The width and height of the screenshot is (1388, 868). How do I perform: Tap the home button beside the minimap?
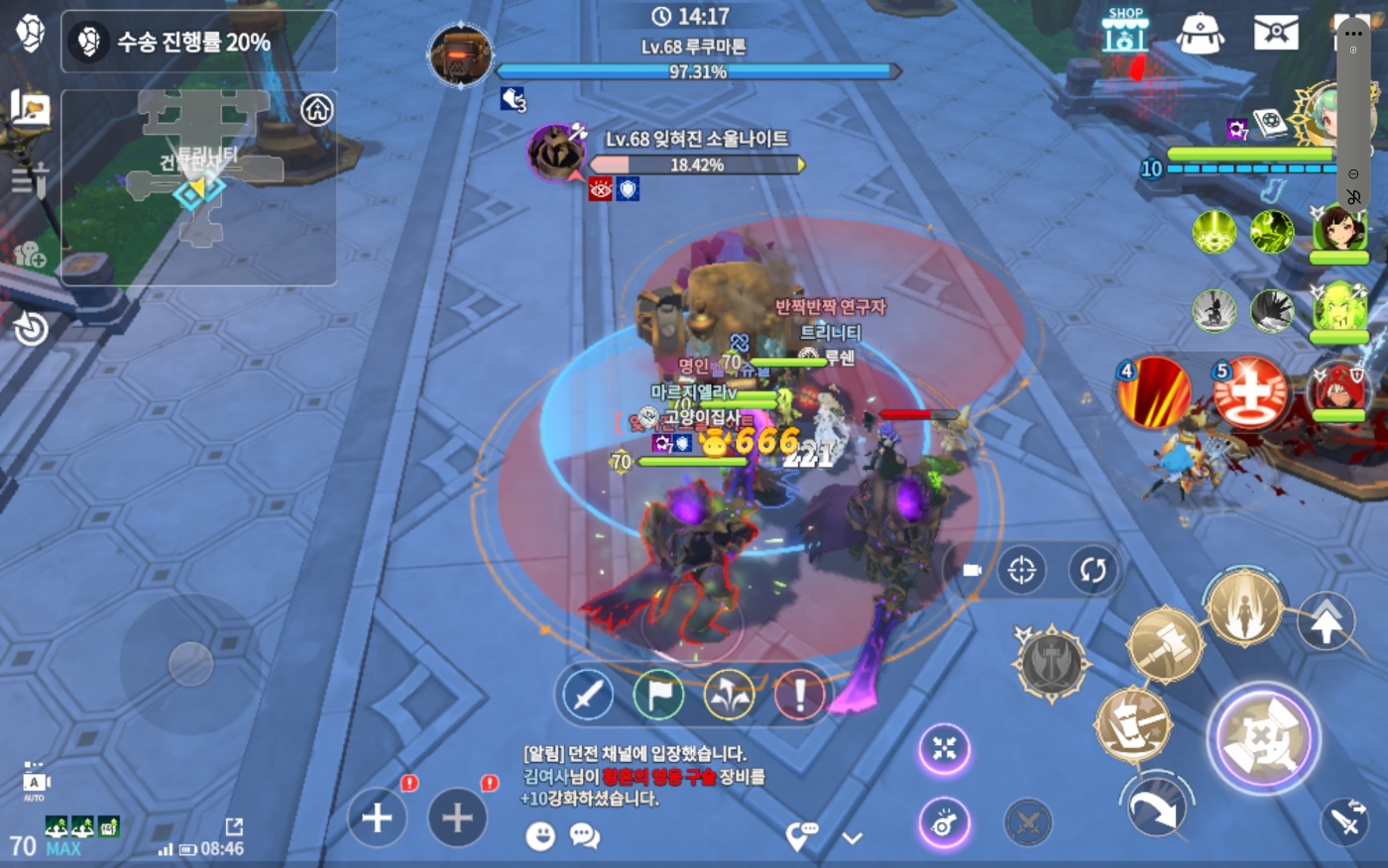click(317, 109)
